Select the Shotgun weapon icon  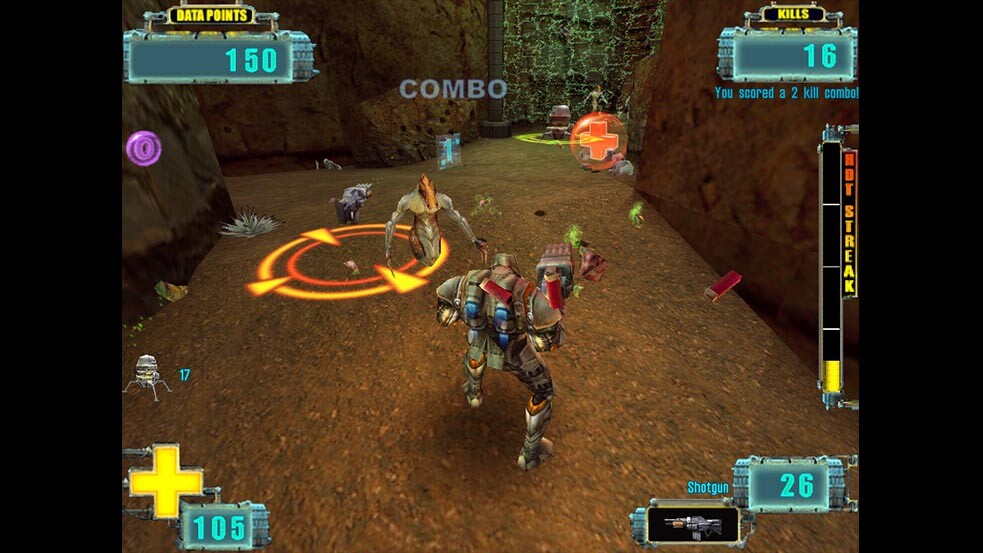(692, 523)
